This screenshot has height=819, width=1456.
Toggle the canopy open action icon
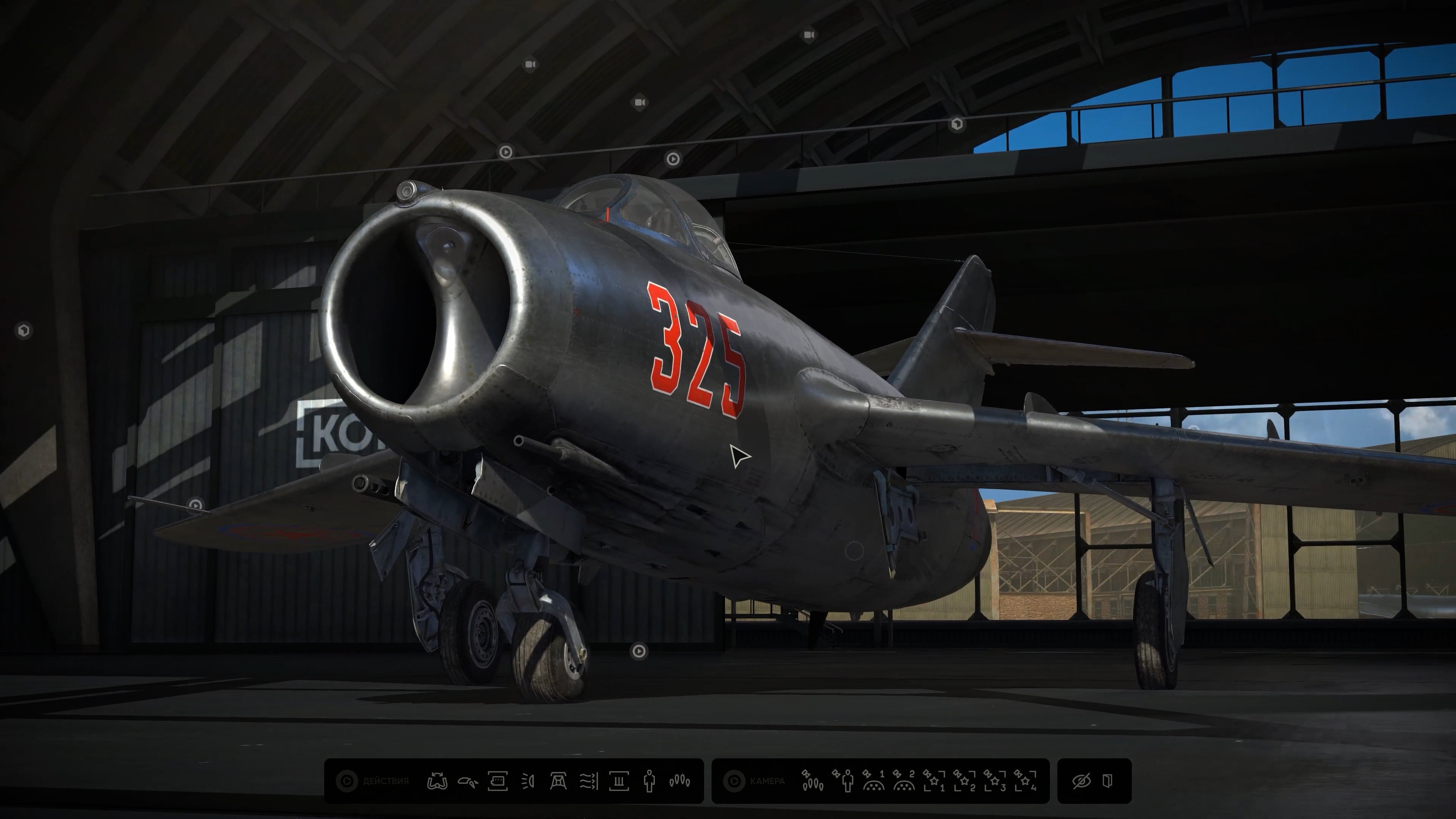coord(468,782)
